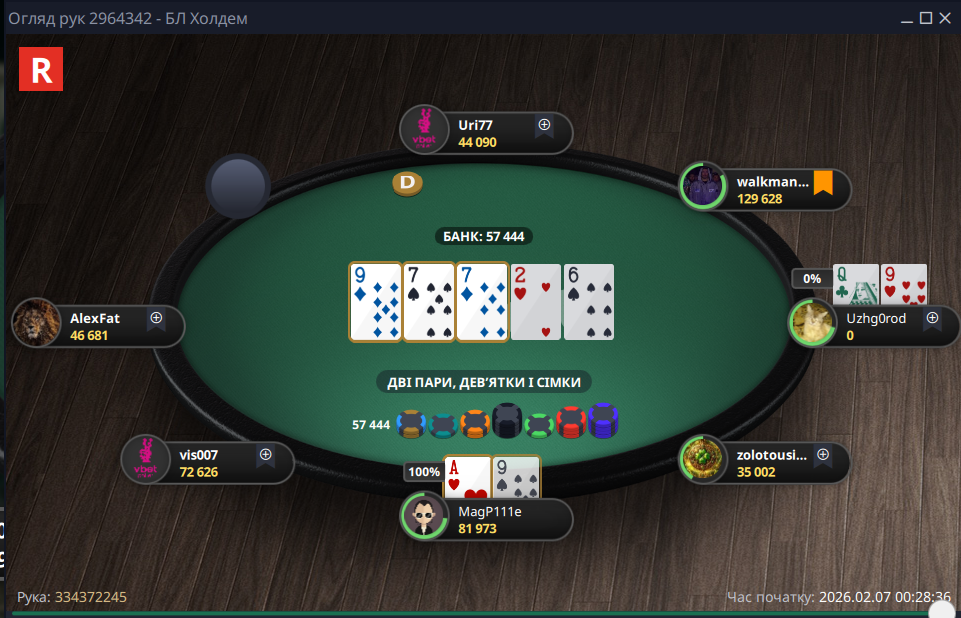Close the hand review window
The image size is (961, 618).
(x=945, y=18)
